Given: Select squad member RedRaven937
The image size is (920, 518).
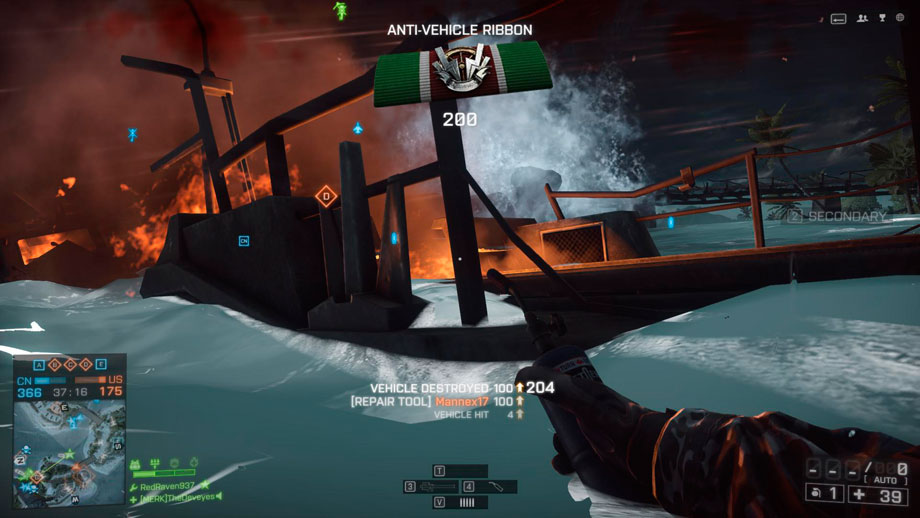Looking at the screenshot, I should pos(168,485).
